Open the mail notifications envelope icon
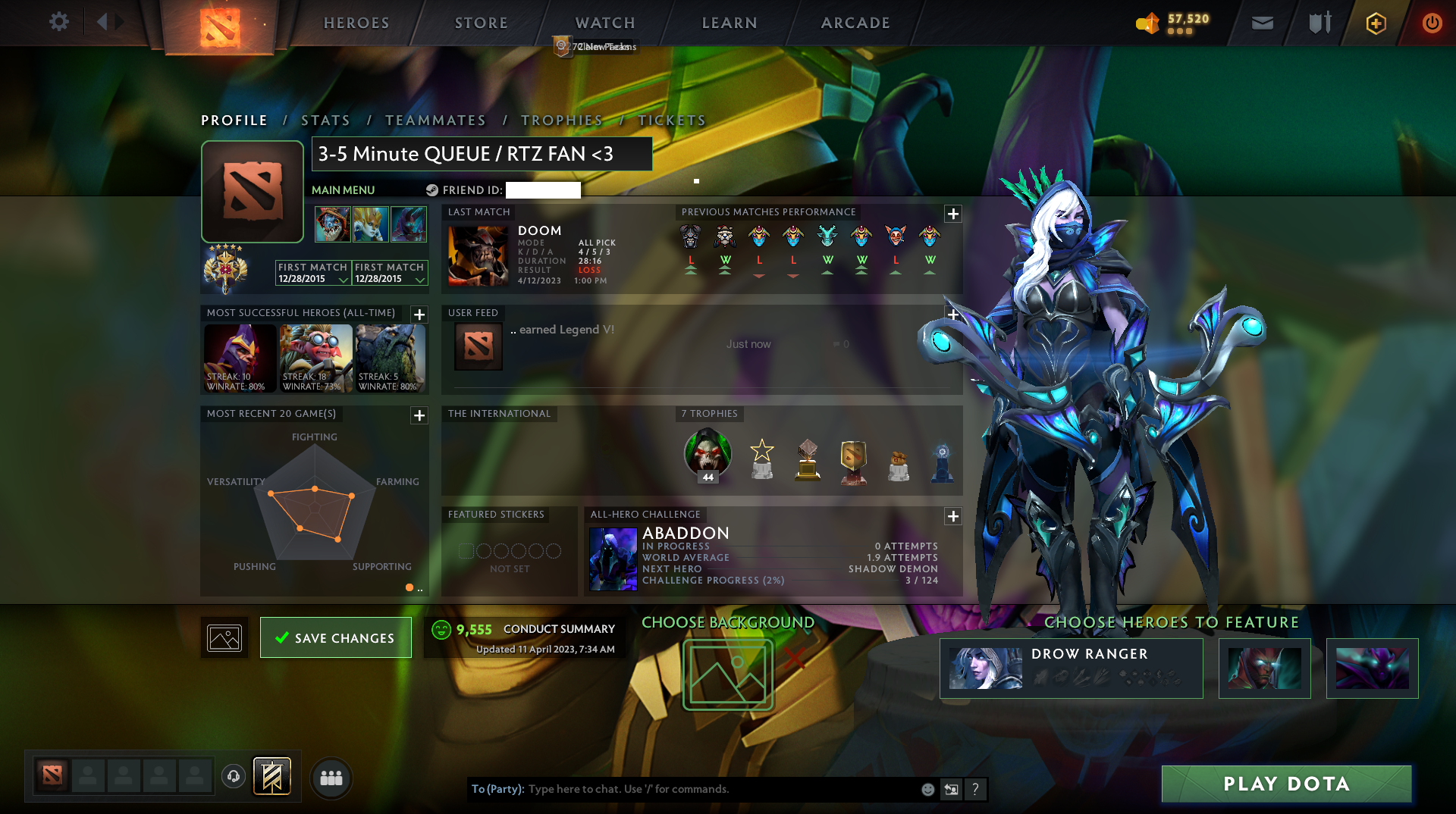Image resolution: width=1456 pixels, height=814 pixels. 1261,23
